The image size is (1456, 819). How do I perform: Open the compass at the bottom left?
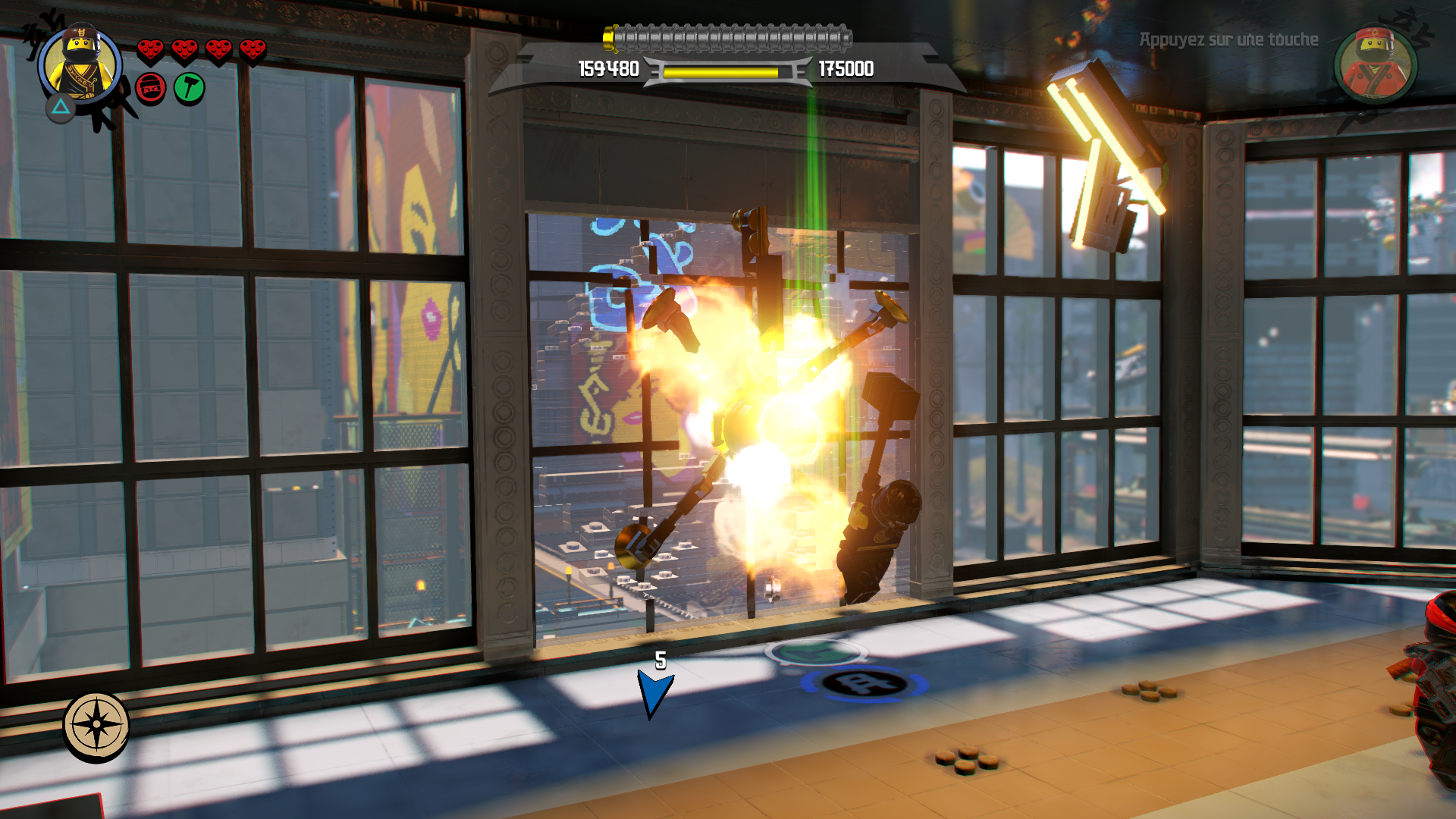click(96, 725)
